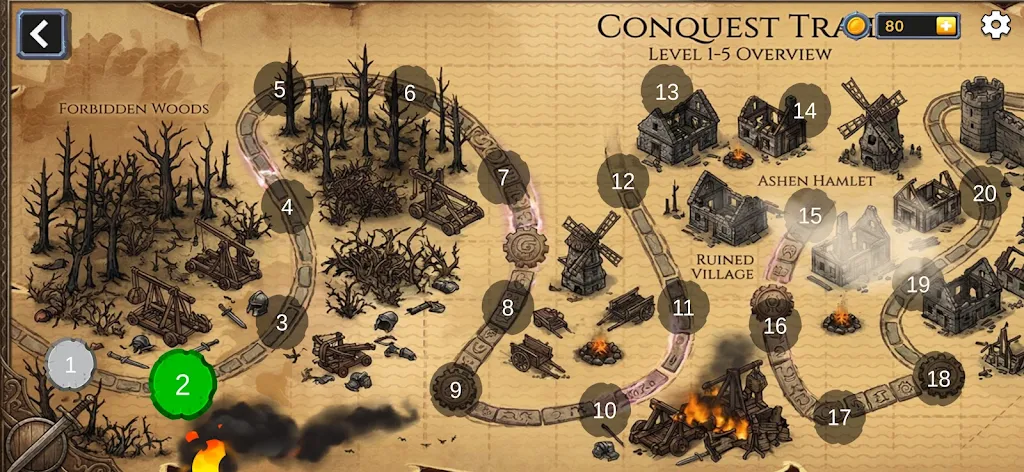This screenshot has width=1024, height=472.
Task: Open the settings gear menu
Action: 995,25
